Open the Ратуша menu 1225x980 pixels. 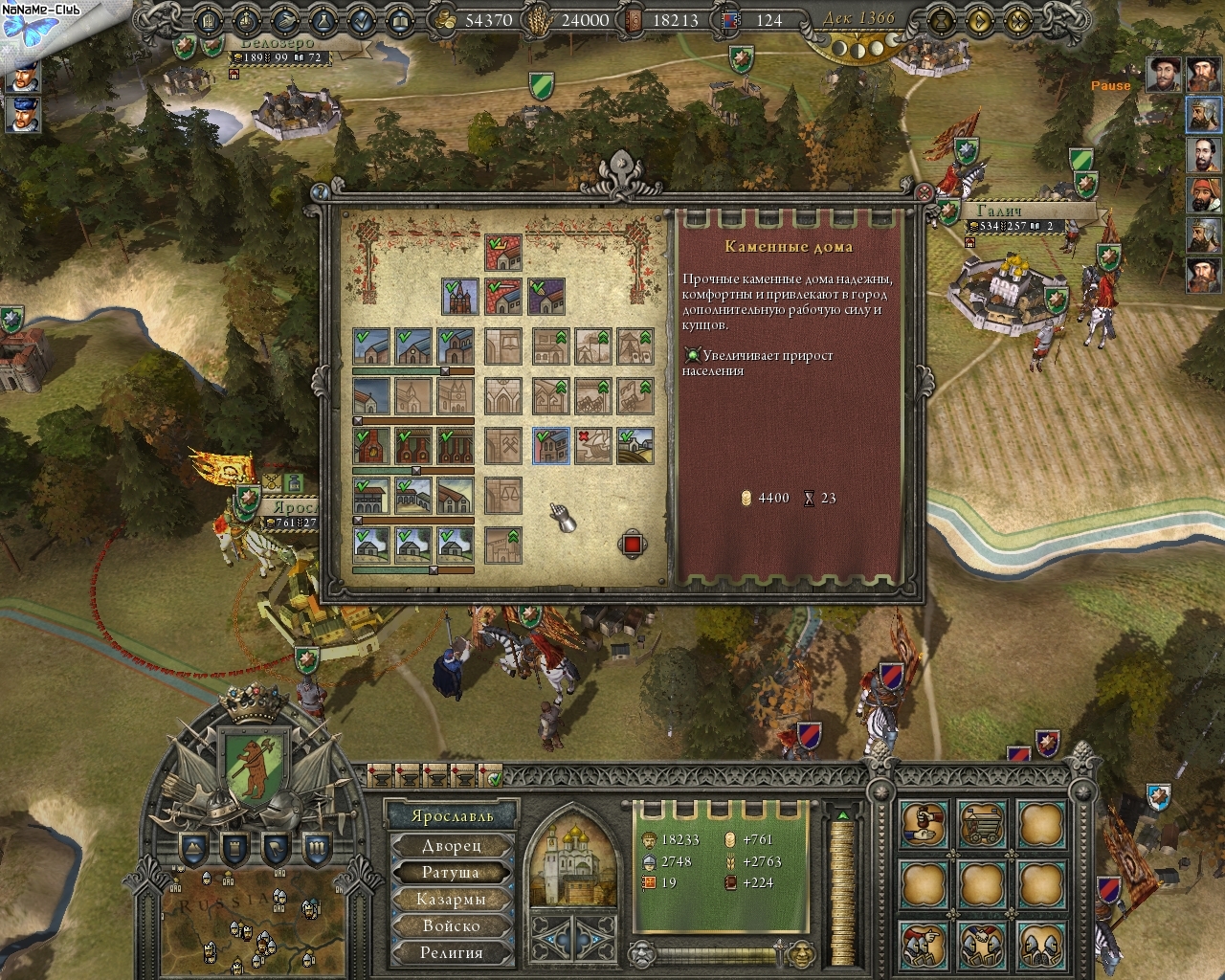452,873
